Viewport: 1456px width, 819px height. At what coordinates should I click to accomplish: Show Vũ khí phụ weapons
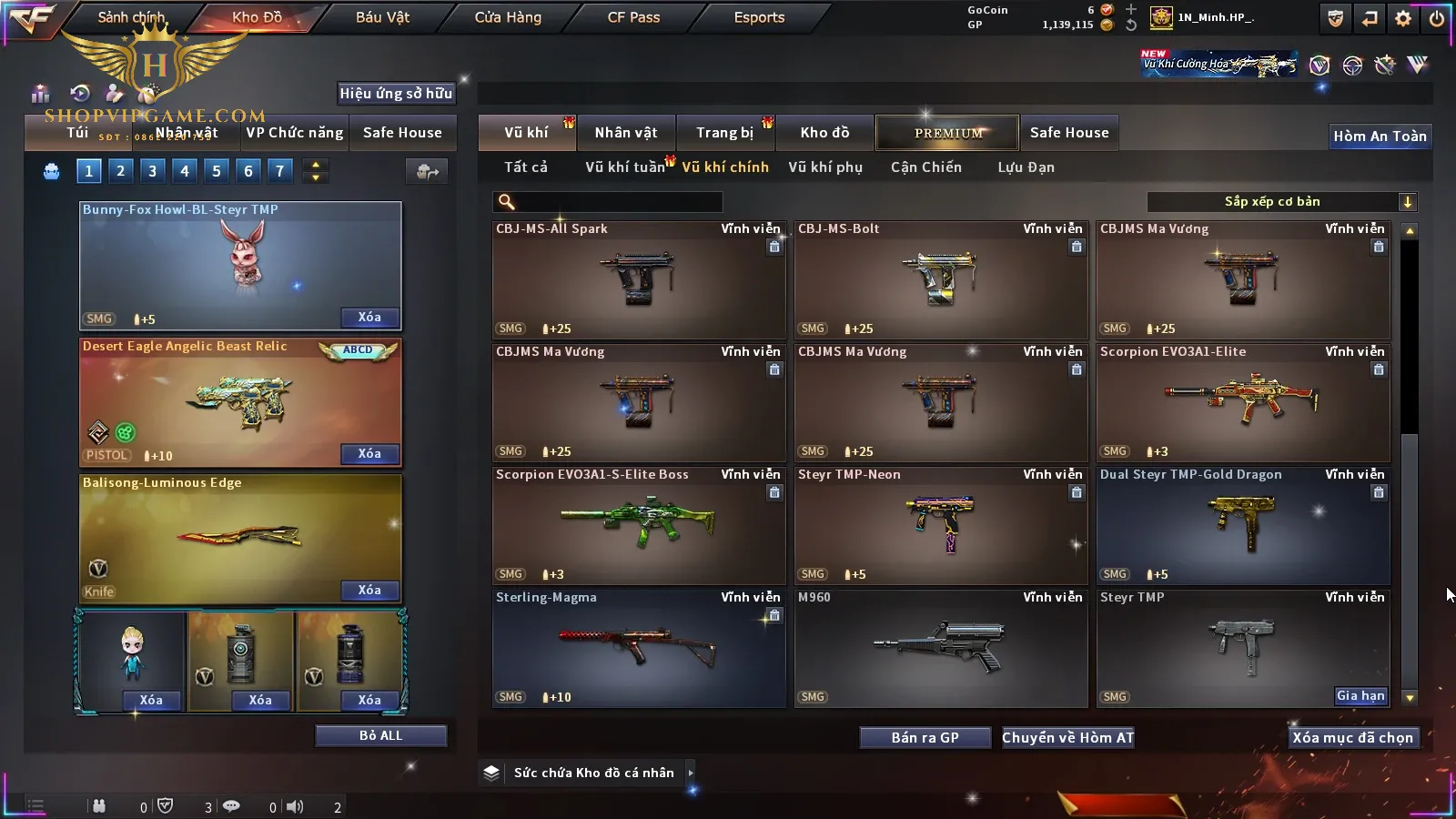tap(825, 167)
